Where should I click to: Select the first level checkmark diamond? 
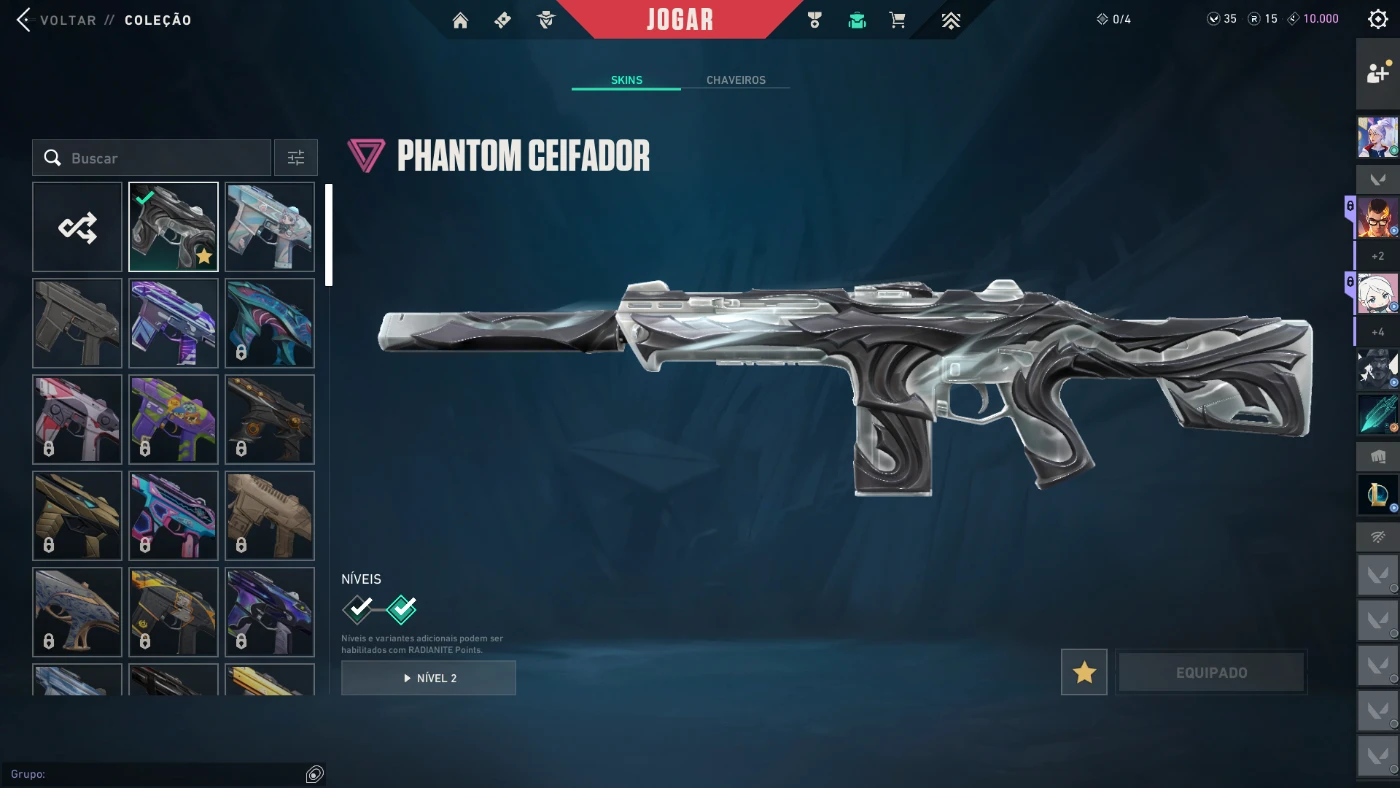[x=358, y=608]
